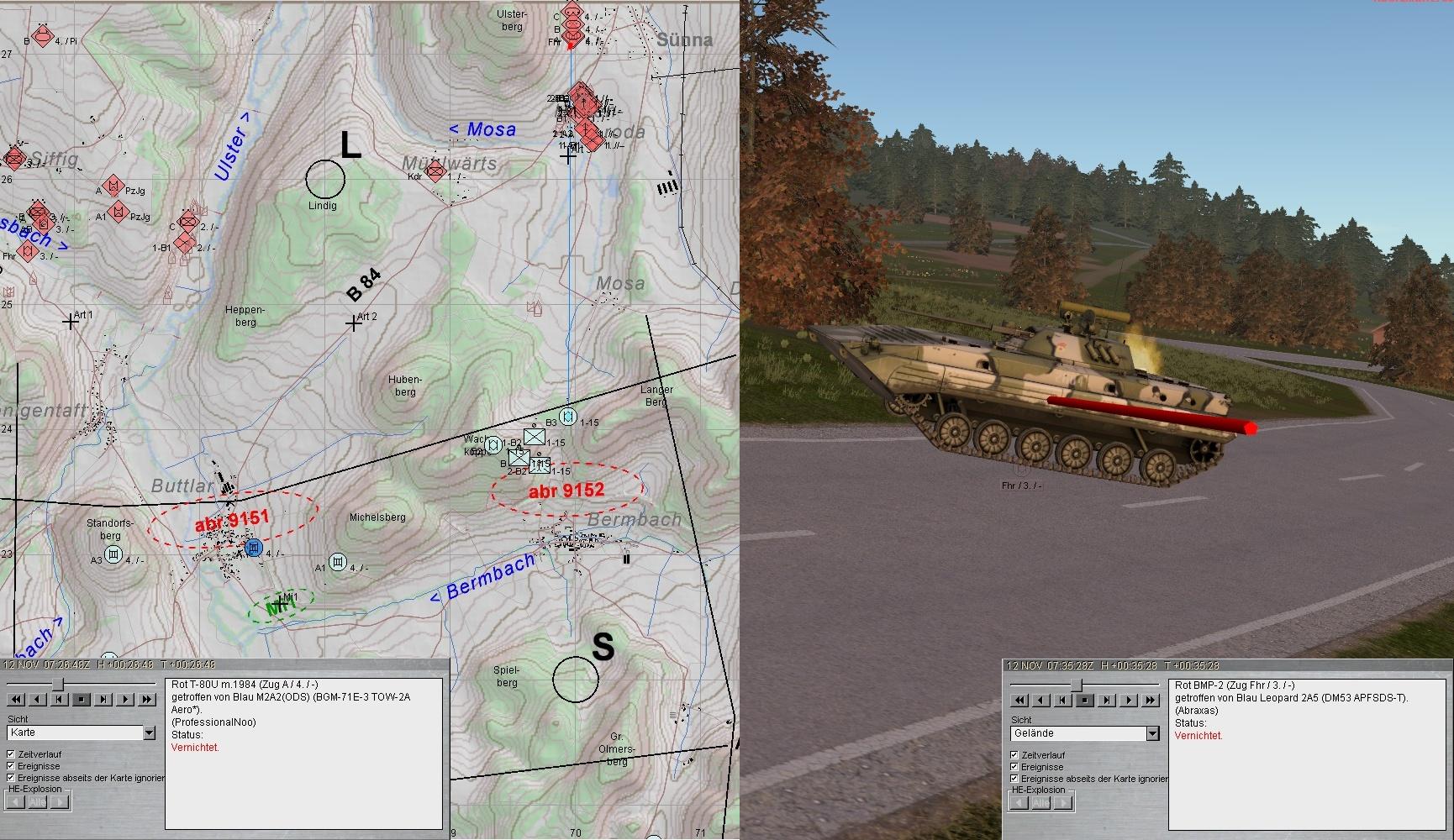
Task: Skip to next event in Karte panel
Action: (104, 699)
